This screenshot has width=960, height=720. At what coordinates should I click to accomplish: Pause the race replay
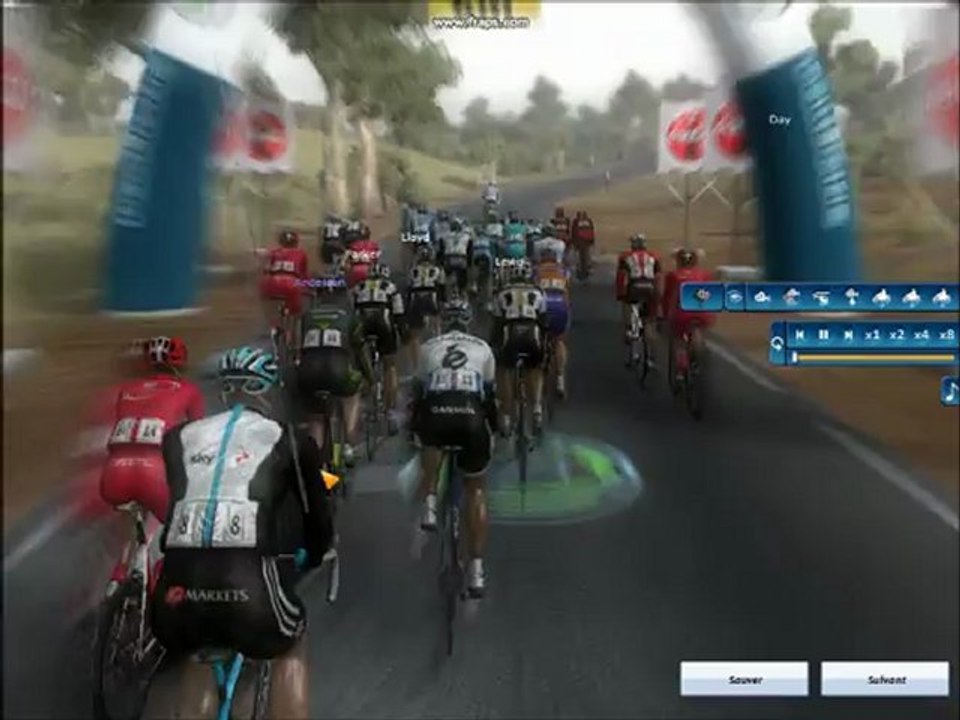824,335
